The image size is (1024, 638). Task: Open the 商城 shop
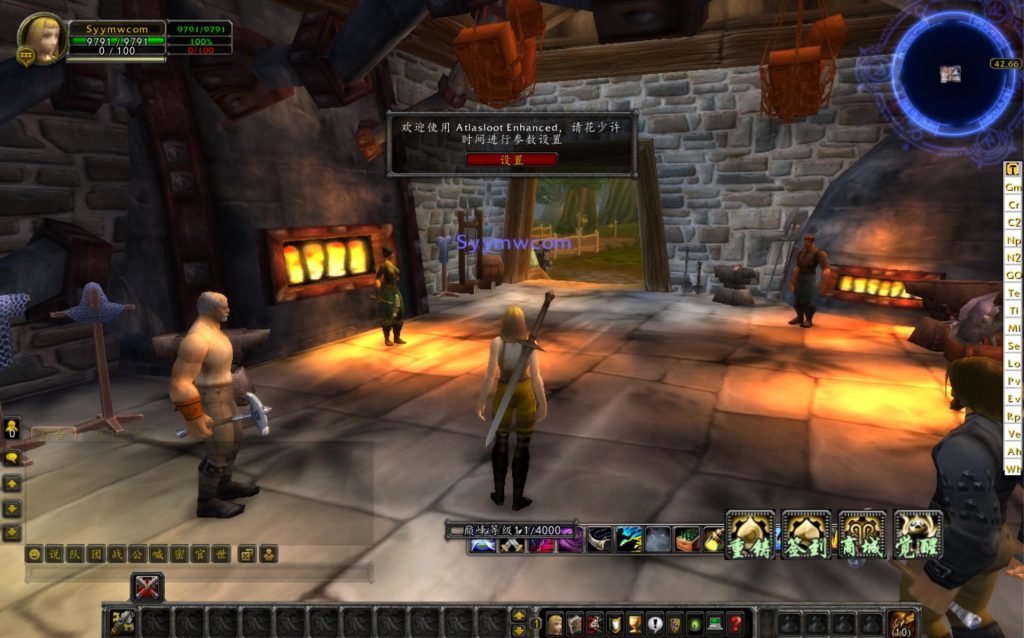click(x=861, y=536)
